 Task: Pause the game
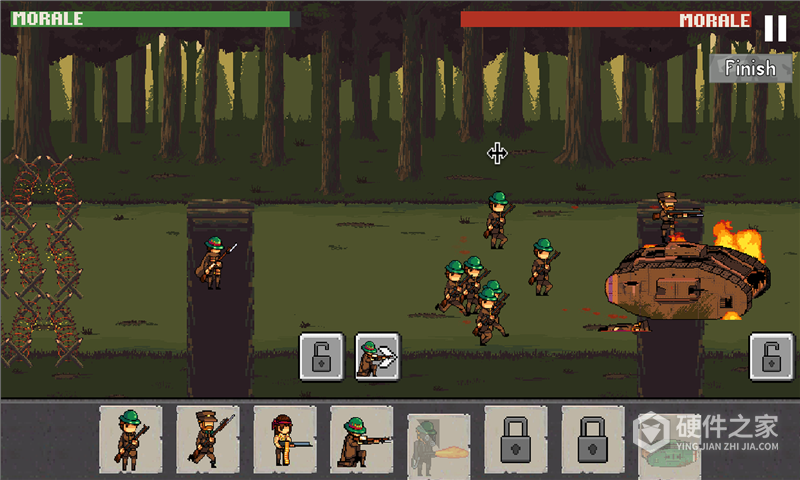[x=775, y=28]
